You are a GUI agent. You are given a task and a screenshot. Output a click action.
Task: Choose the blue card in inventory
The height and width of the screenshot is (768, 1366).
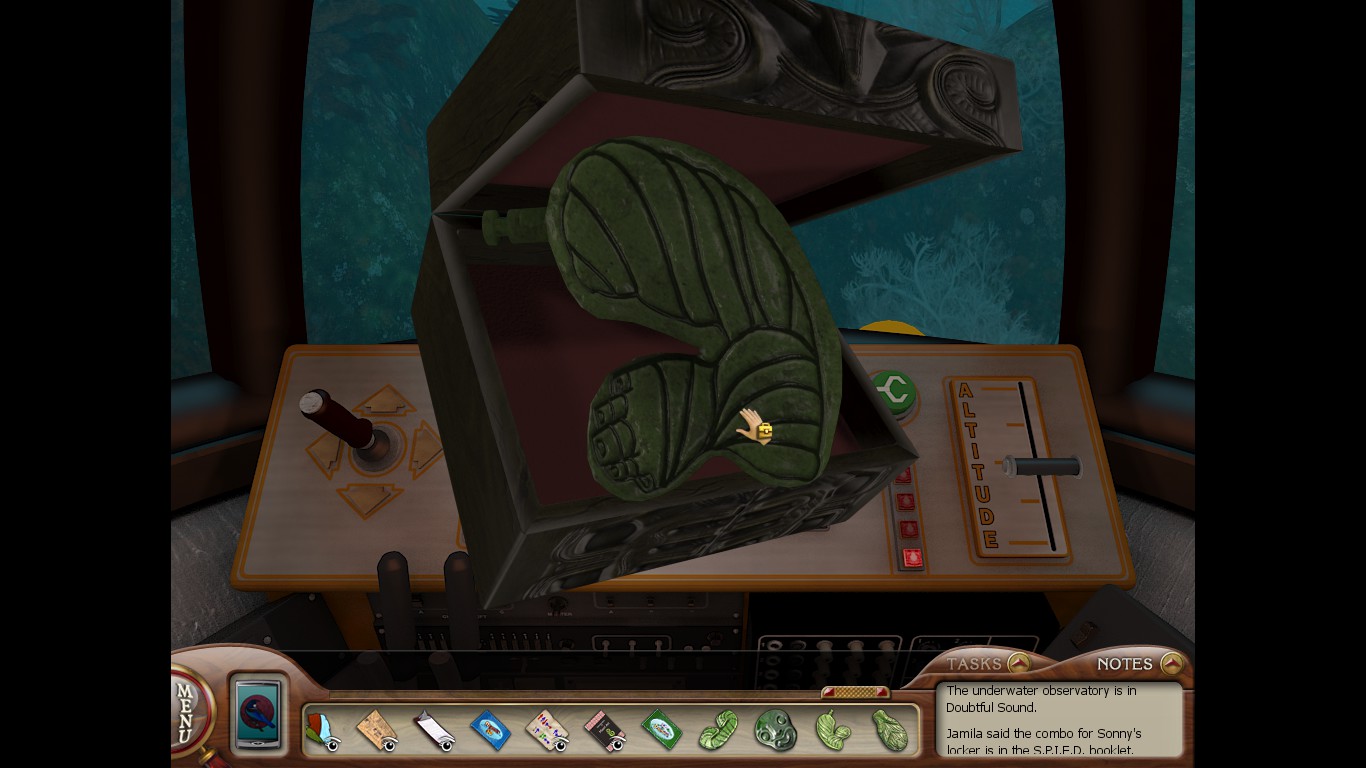pyautogui.click(x=490, y=730)
